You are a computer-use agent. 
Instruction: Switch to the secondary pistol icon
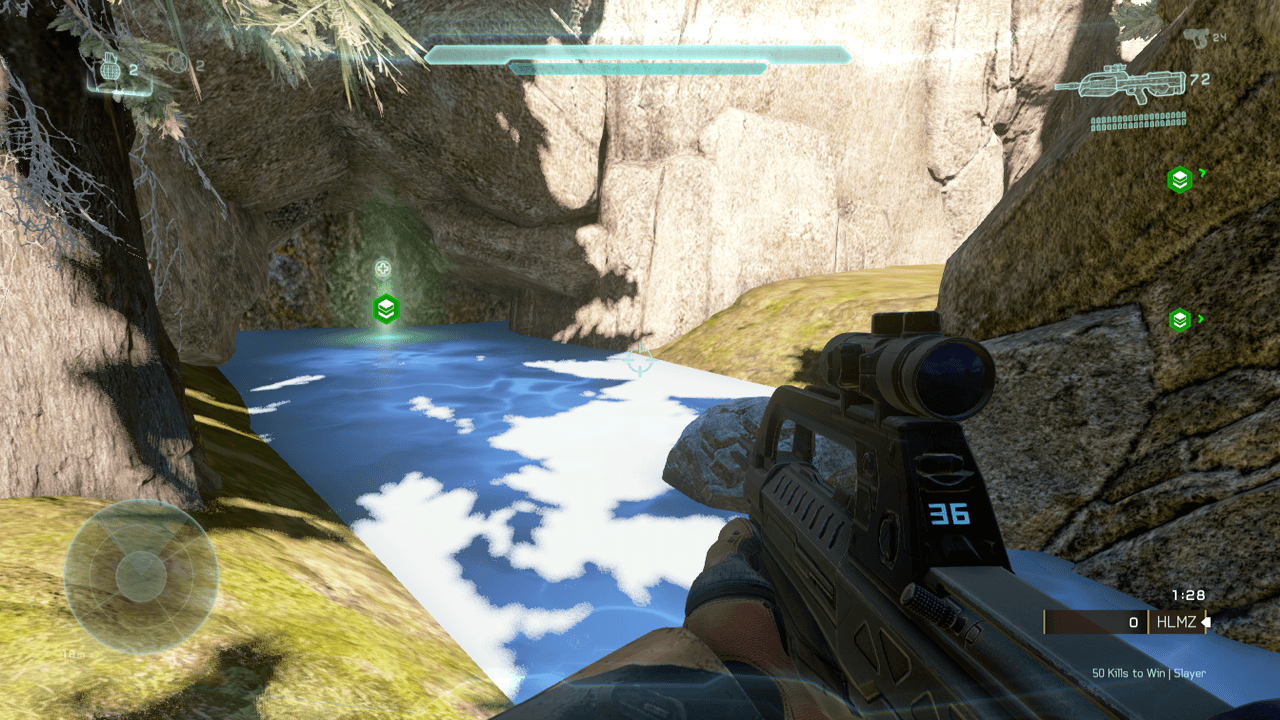[1194, 37]
